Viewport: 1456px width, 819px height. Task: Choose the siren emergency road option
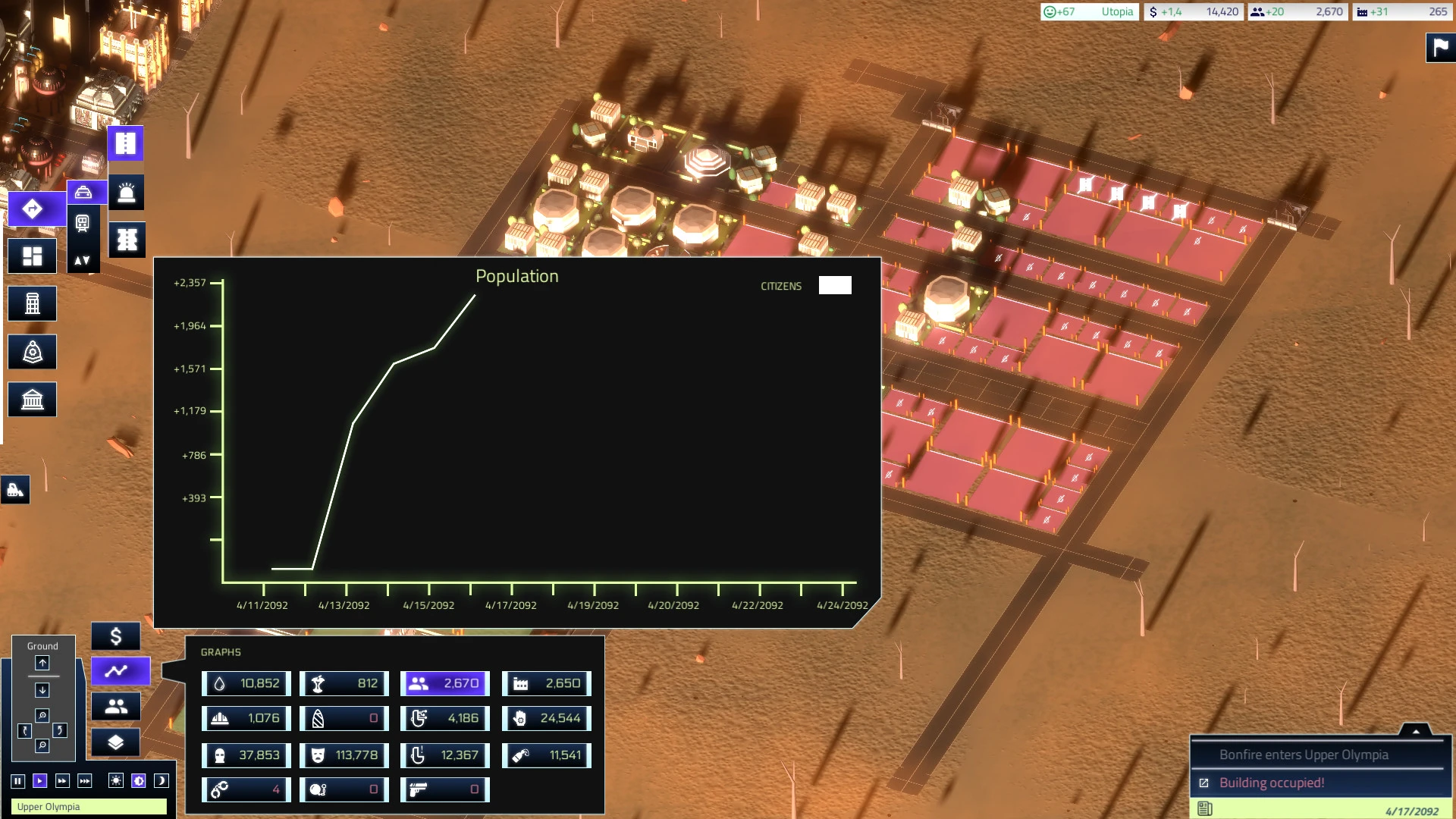click(127, 193)
